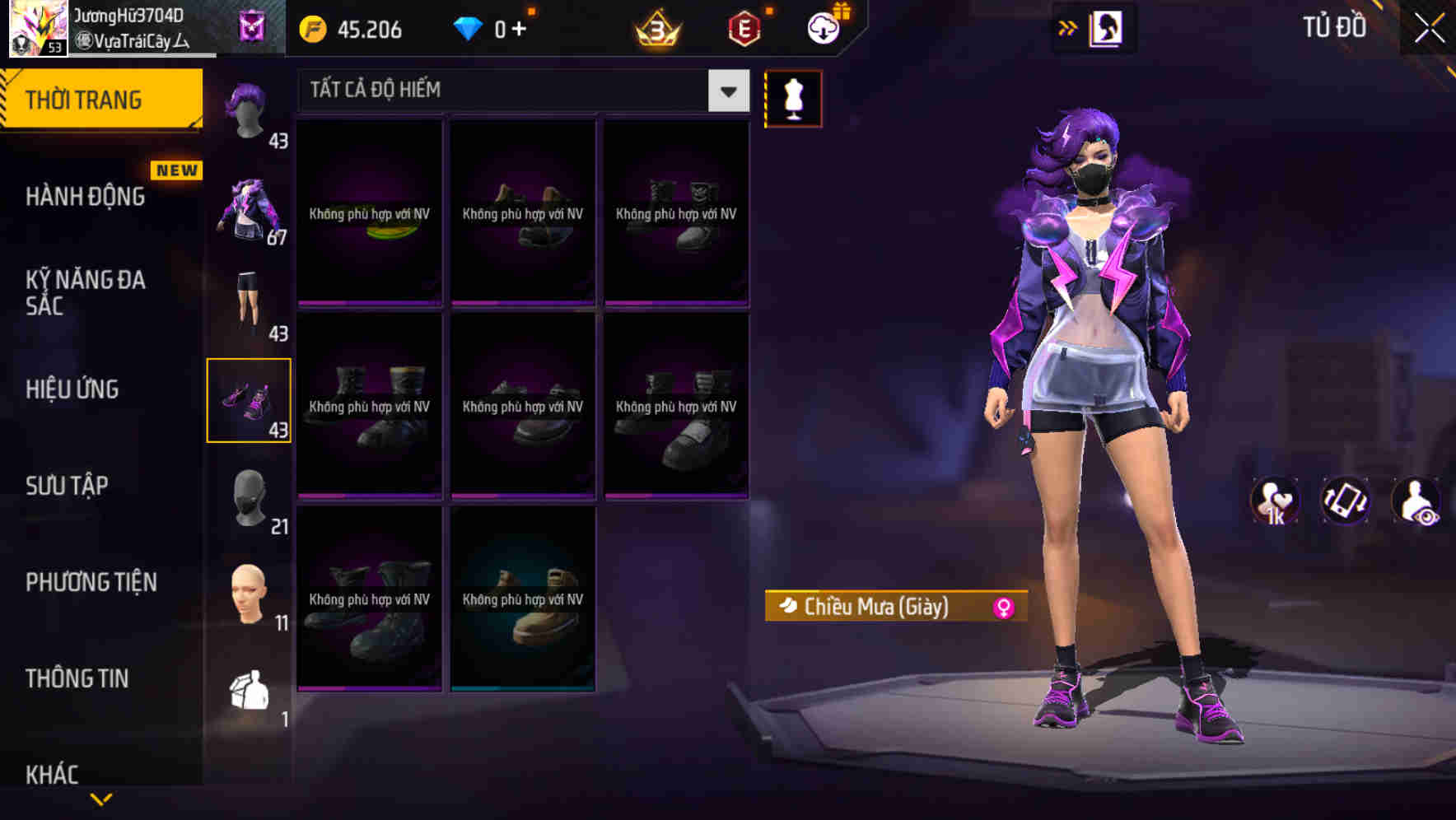Viewport: 1456px width, 820px height.
Task: Click the double-arrow expander near top right
Action: tap(1069, 26)
